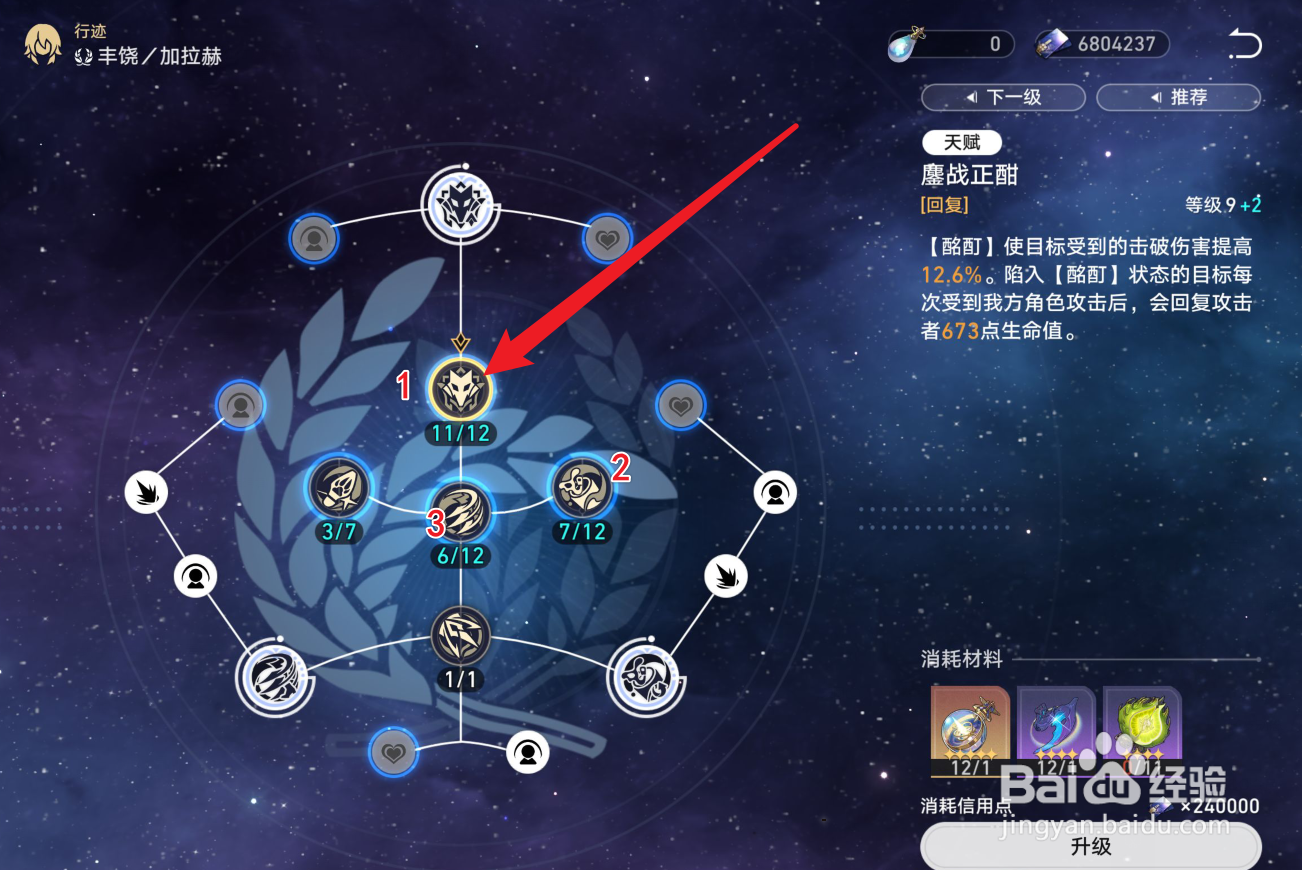Select the 7/12 ultimate trace node
This screenshot has height=870, width=1302.
[581, 490]
